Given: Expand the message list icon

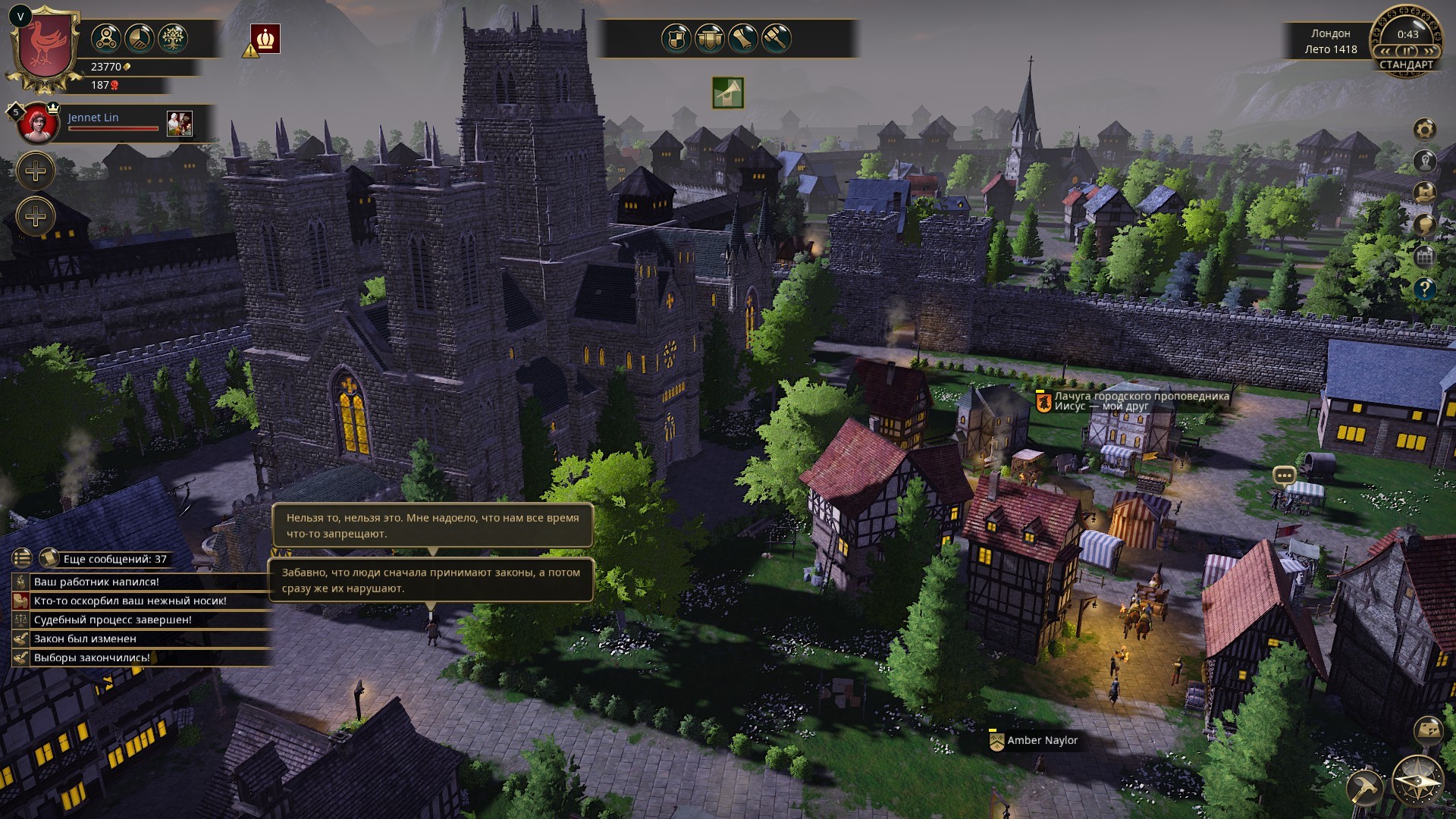Looking at the screenshot, I should point(22,558).
